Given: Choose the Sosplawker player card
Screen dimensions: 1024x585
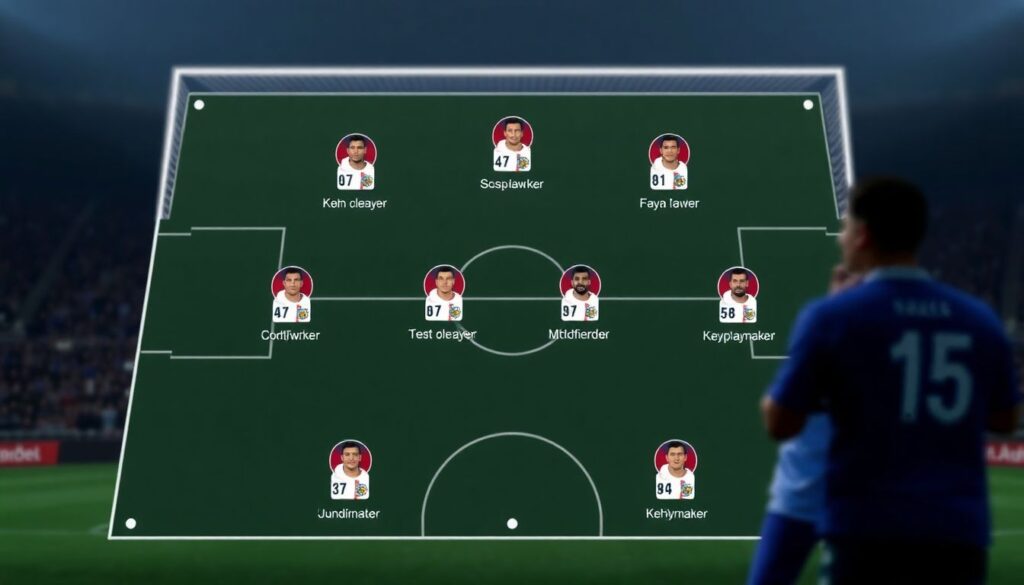Looking at the screenshot, I should 512,145.
